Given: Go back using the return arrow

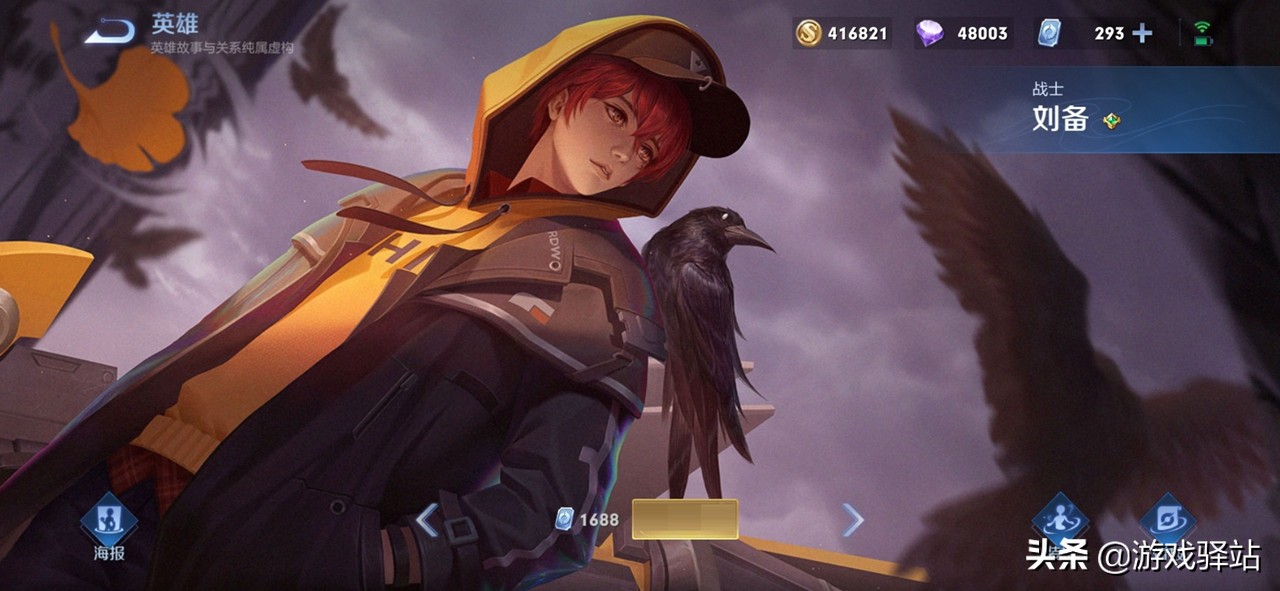Looking at the screenshot, I should tap(109, 33).
